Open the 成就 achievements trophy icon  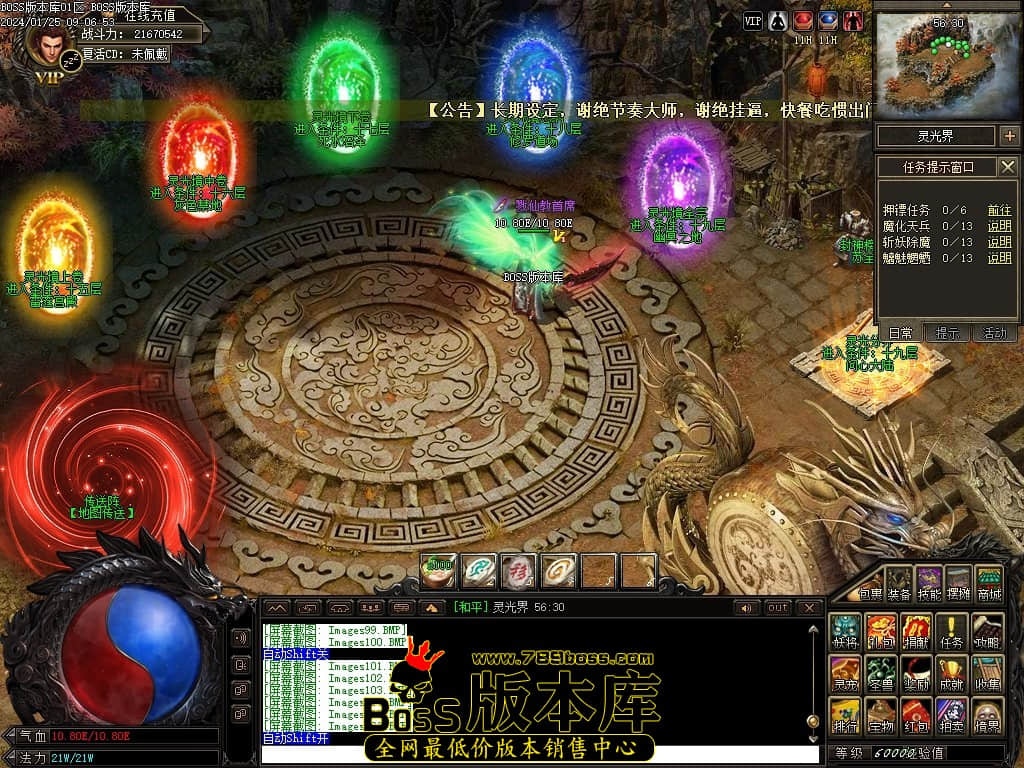951,673
